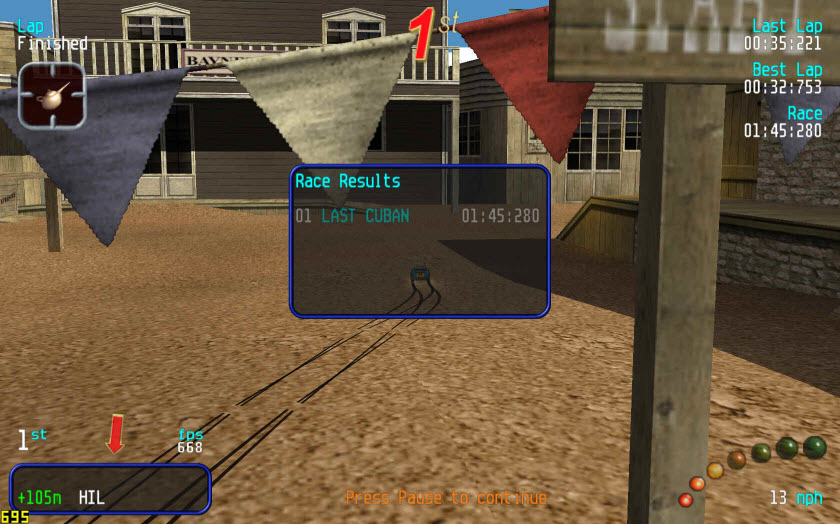Image resolution: width=840 pixels, height=524 pixels.
Task: Click the weapon pickup icon
Action: point(51,95)
